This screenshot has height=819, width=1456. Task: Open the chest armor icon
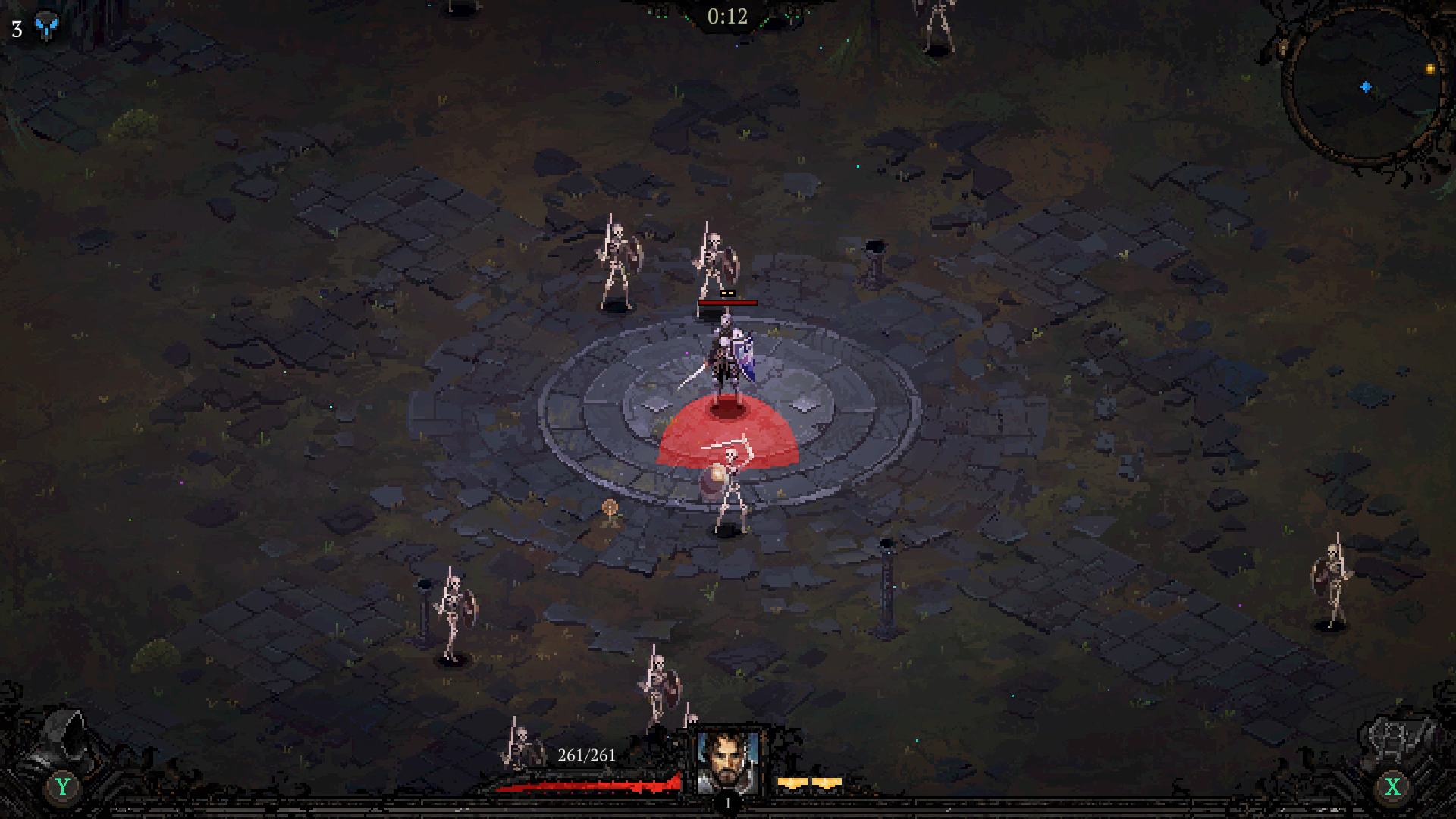[1397, 739]
